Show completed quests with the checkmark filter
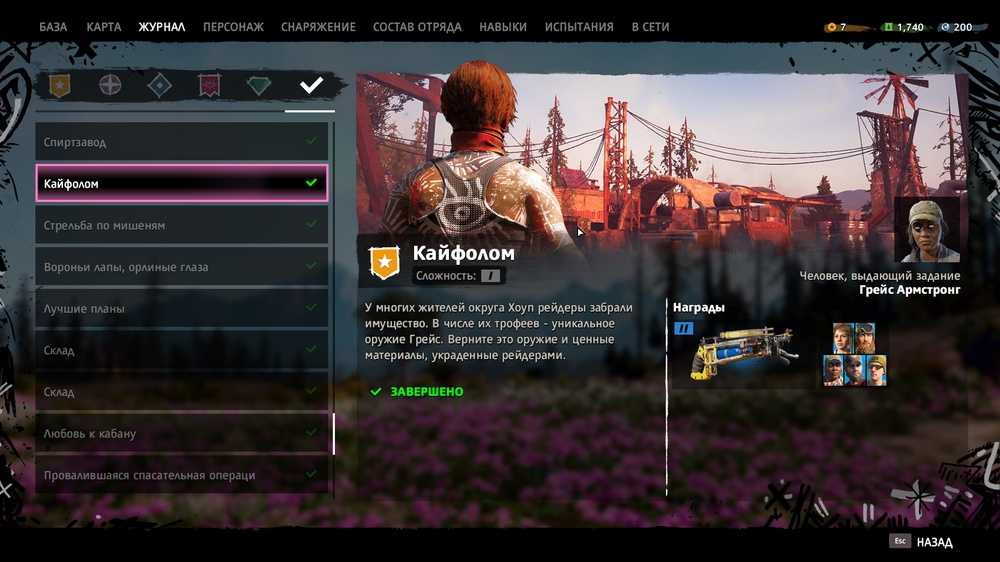Screen dimensions: 1000x562 click(x=311, y=86)
